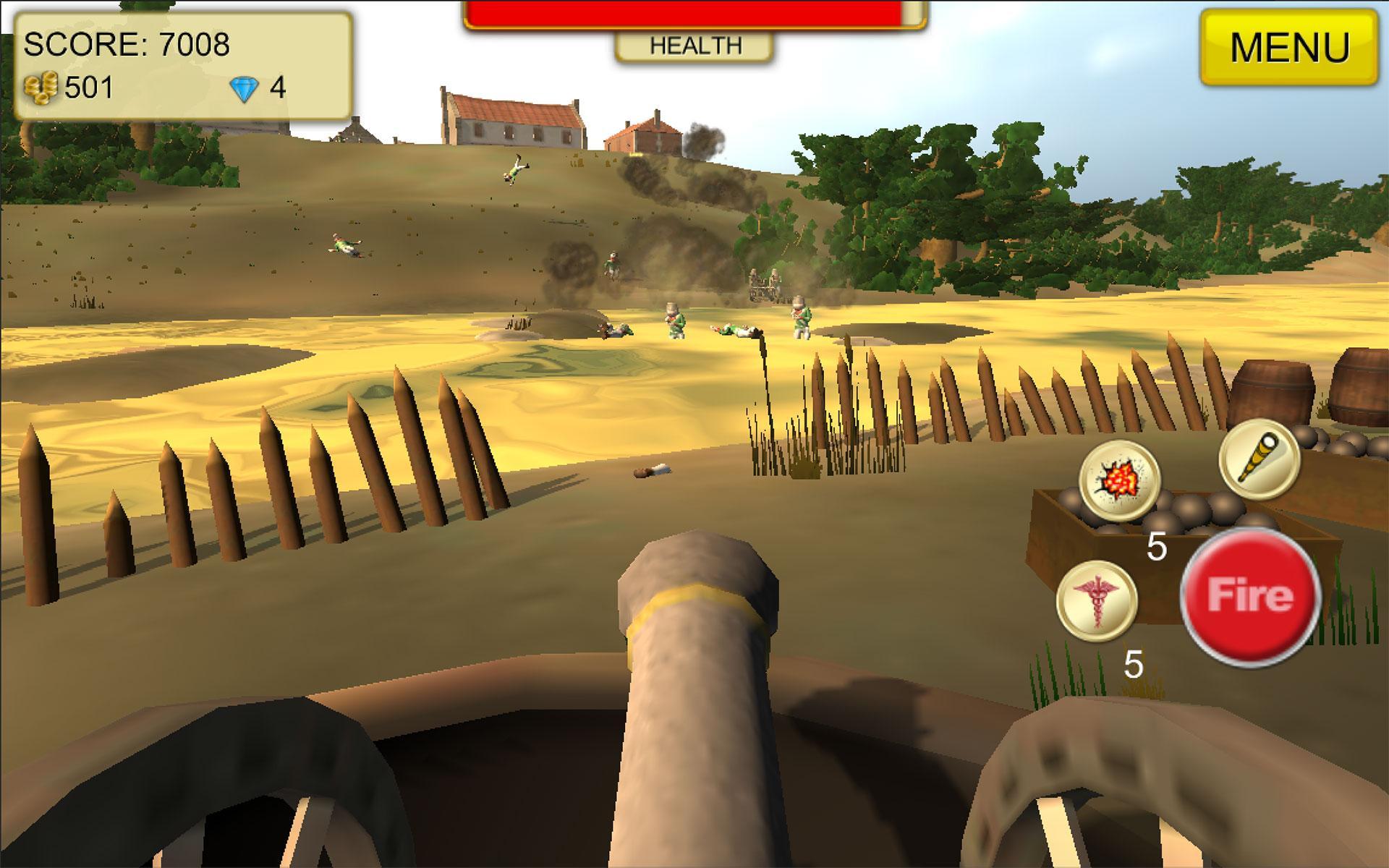Tap the blue diamond gem icon
The height and width of the screenshot is (868, 1389).
(247, 88)
